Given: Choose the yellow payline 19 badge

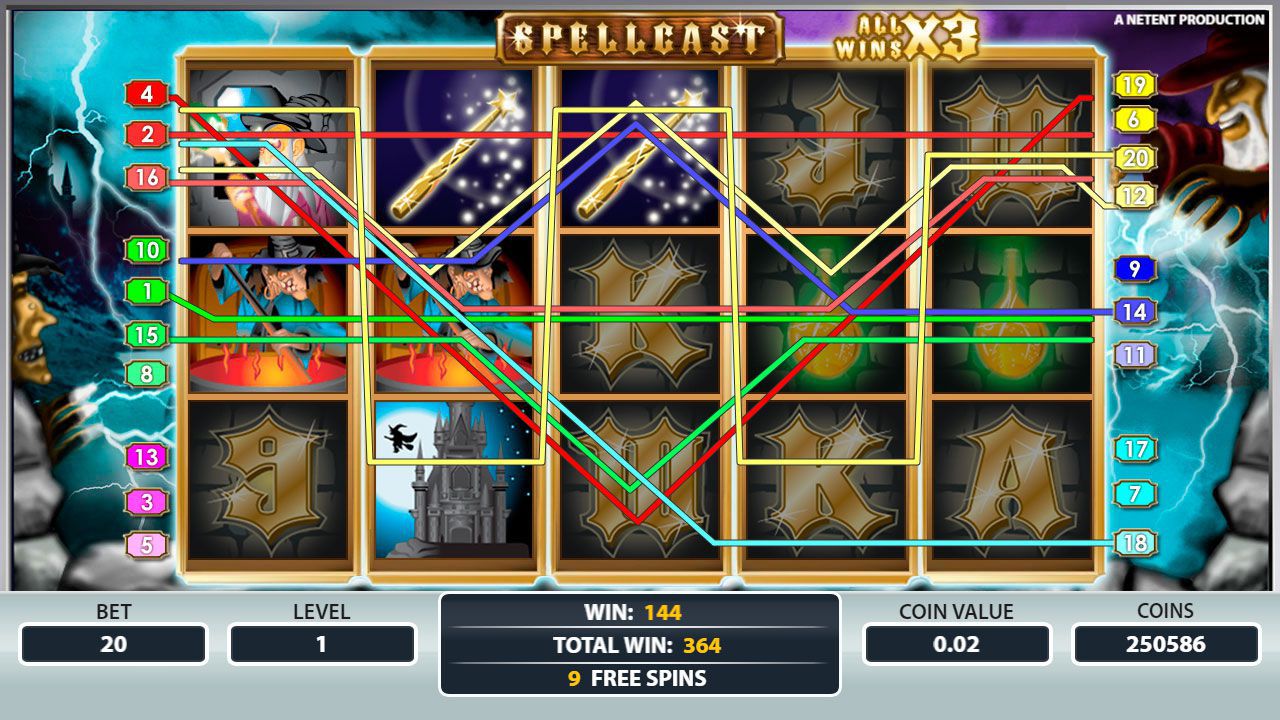Looking at the screenshot, I should click(1134, 86).
